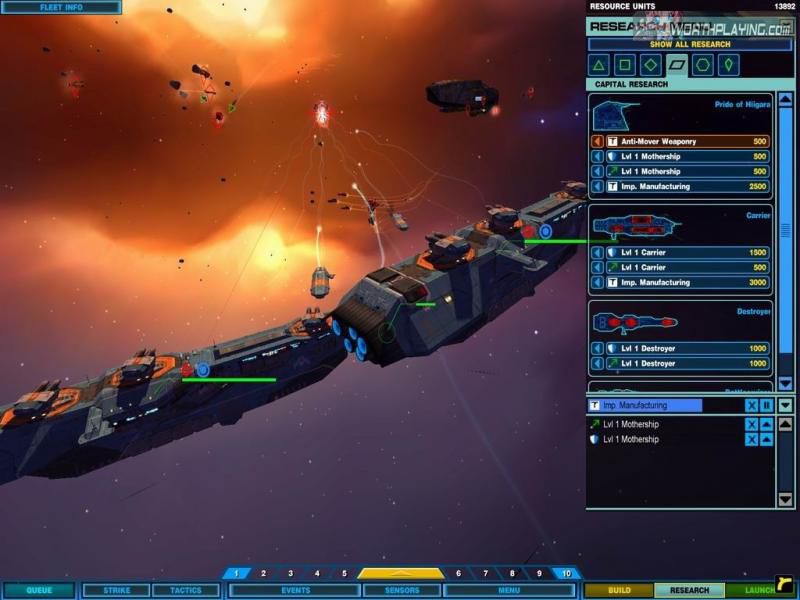
Task: Open the Tactics menu
Action: coord(186,591)
